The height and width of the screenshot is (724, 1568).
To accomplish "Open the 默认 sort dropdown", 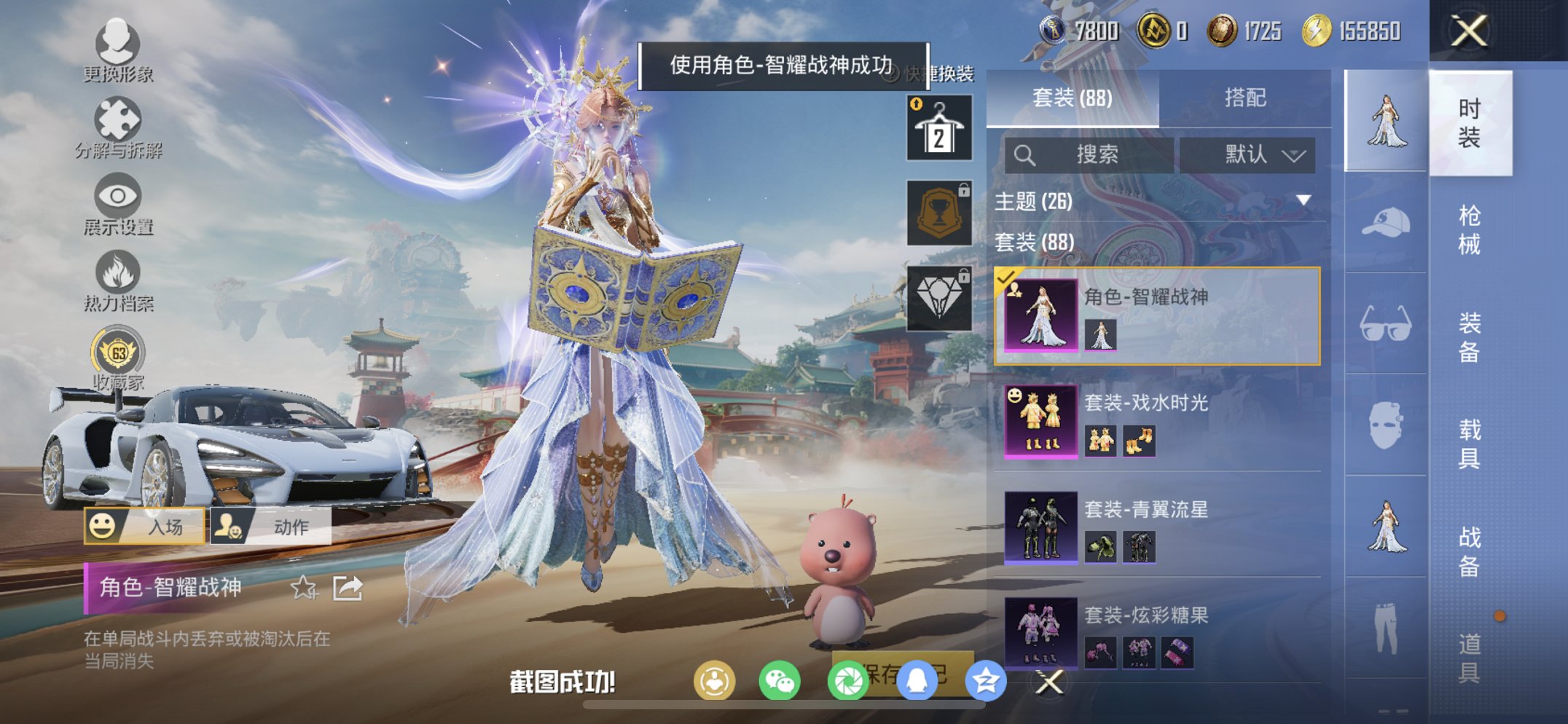I will 1252,155.
